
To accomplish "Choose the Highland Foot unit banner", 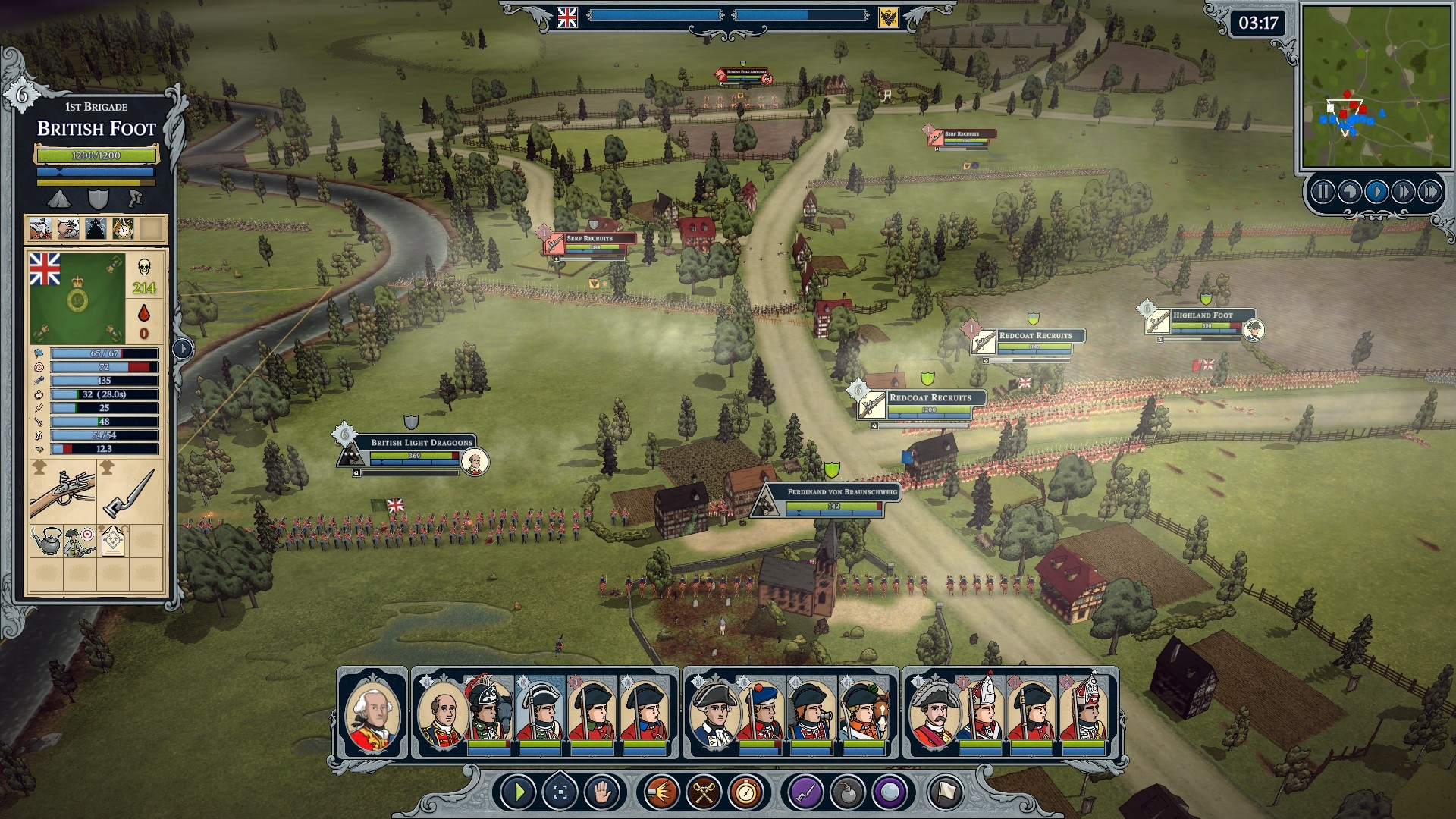I will coord(1203,315).
